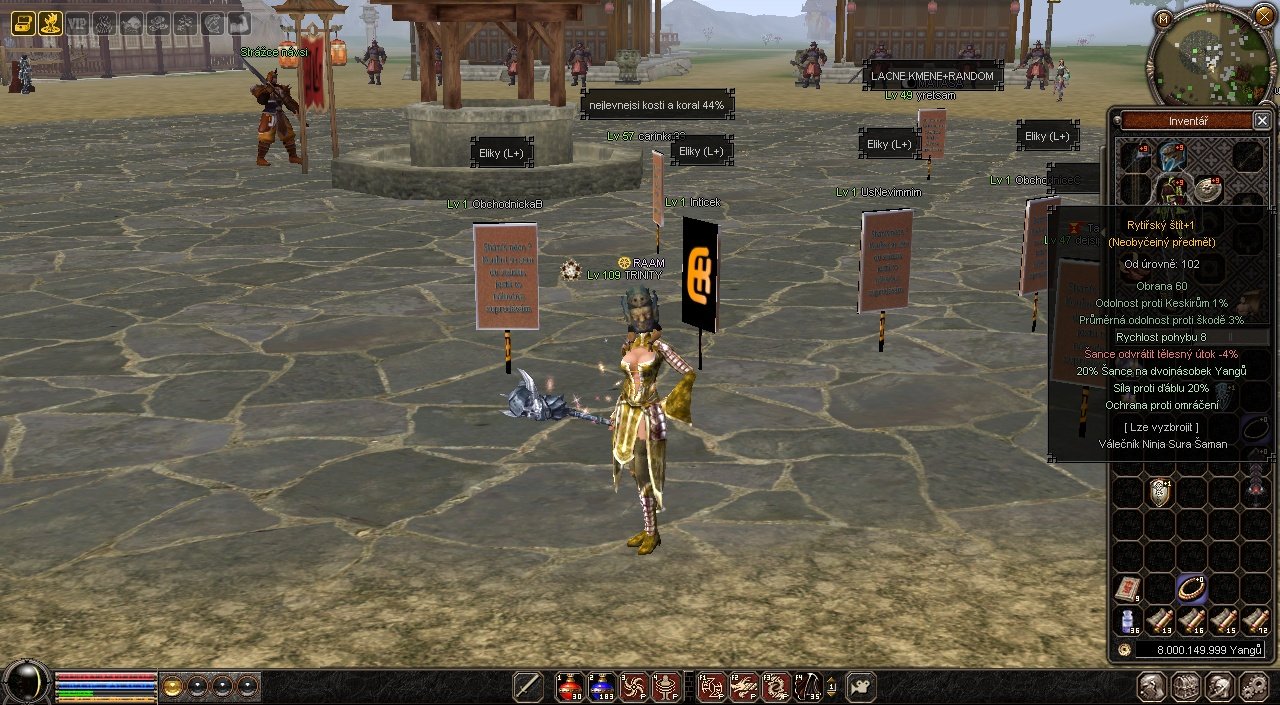This screenshot has height=705, width=1280.
Task: Click the sword attack button
Action: (x=528, y=687)
